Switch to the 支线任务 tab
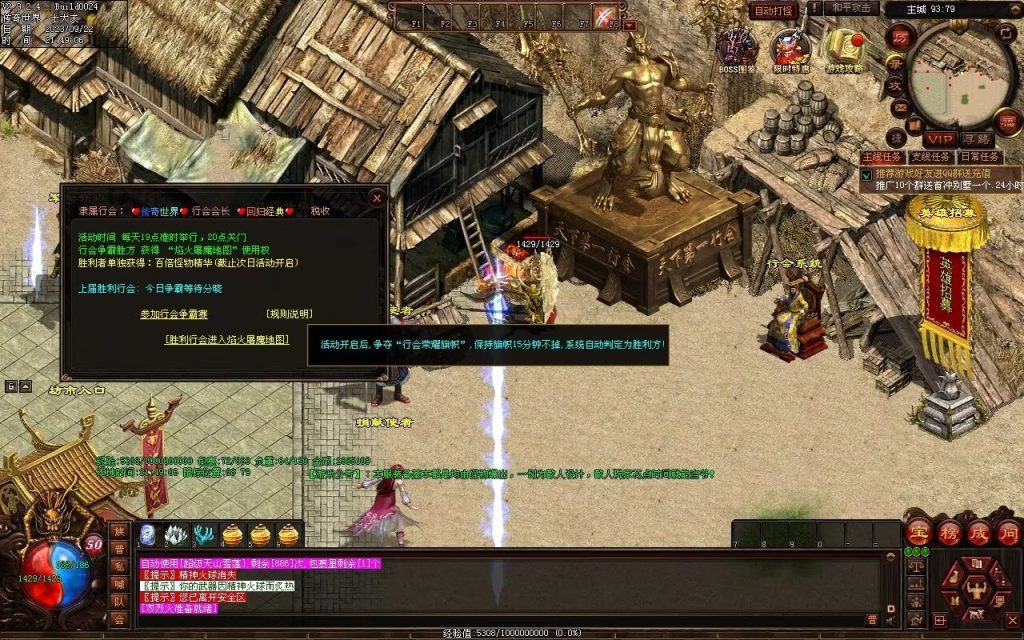1024x640 pixels. [x=930, y=157]
